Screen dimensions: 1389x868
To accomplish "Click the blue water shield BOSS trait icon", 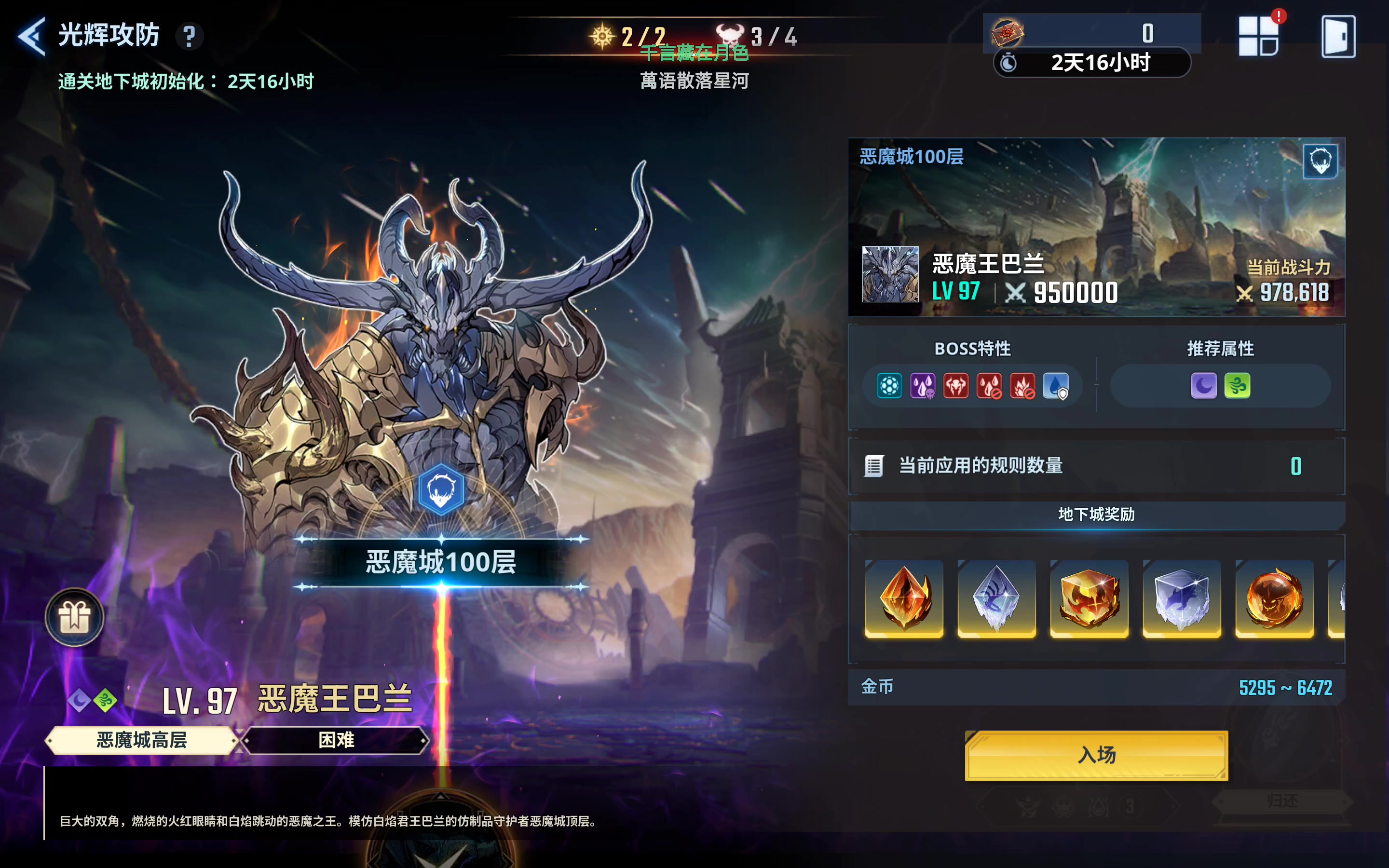I will click(x=1058, y=386).
